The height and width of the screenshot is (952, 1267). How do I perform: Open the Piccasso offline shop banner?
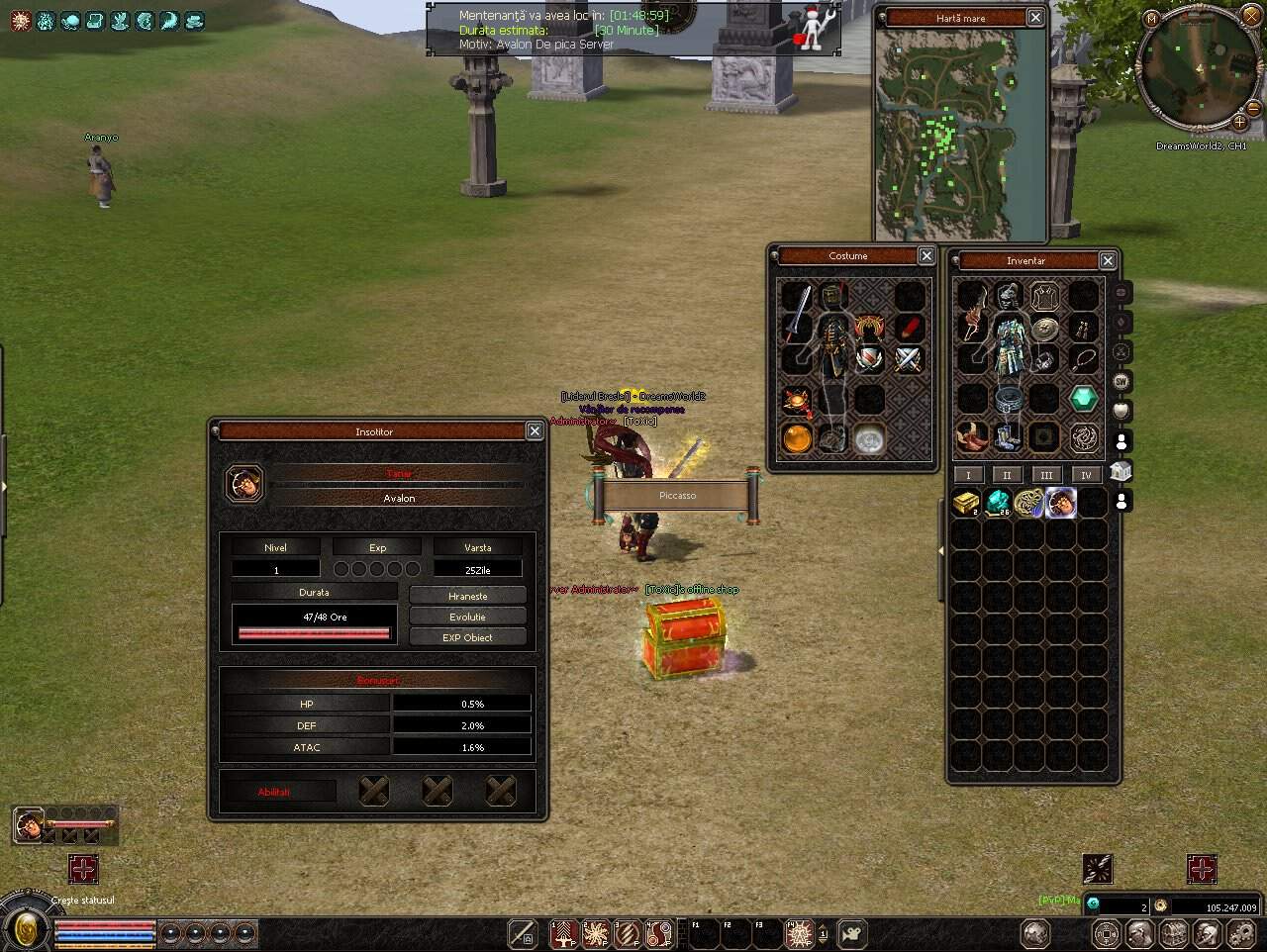677,495
